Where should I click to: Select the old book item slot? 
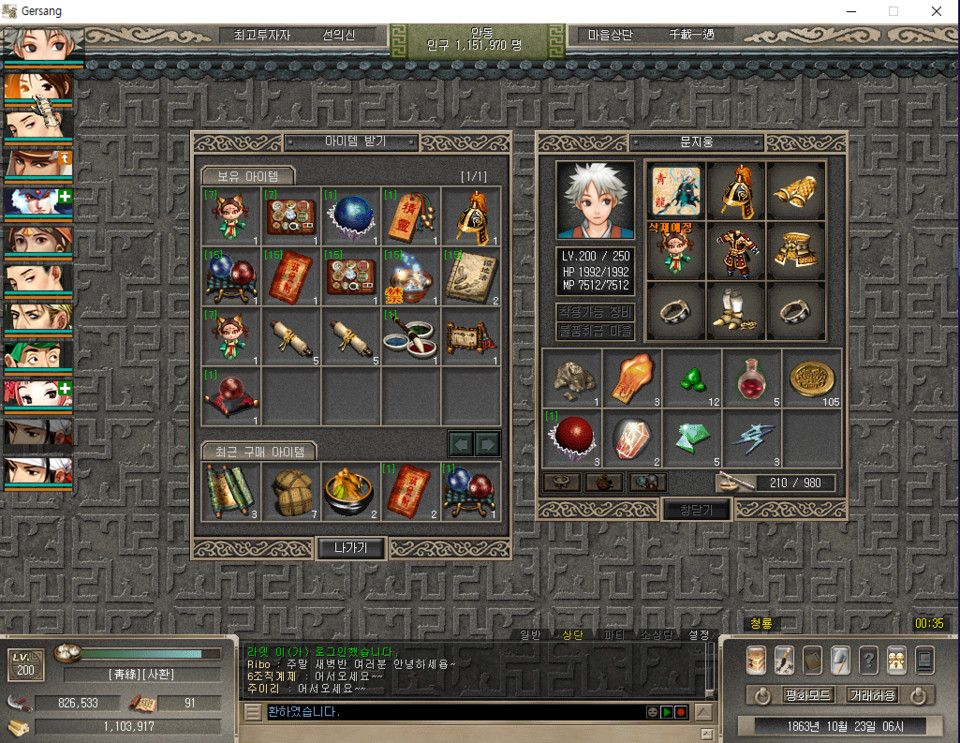(471, 276)
